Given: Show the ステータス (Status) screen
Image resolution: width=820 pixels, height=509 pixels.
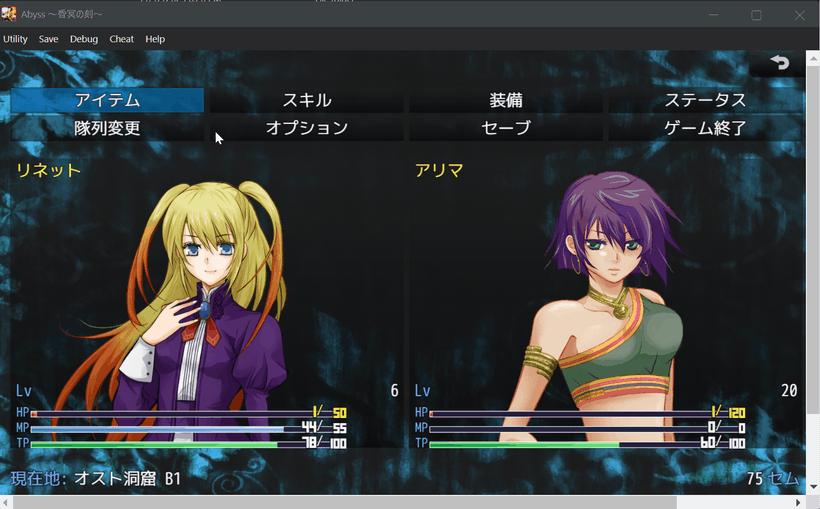Looking at the screenshot, I should [705, 100].
